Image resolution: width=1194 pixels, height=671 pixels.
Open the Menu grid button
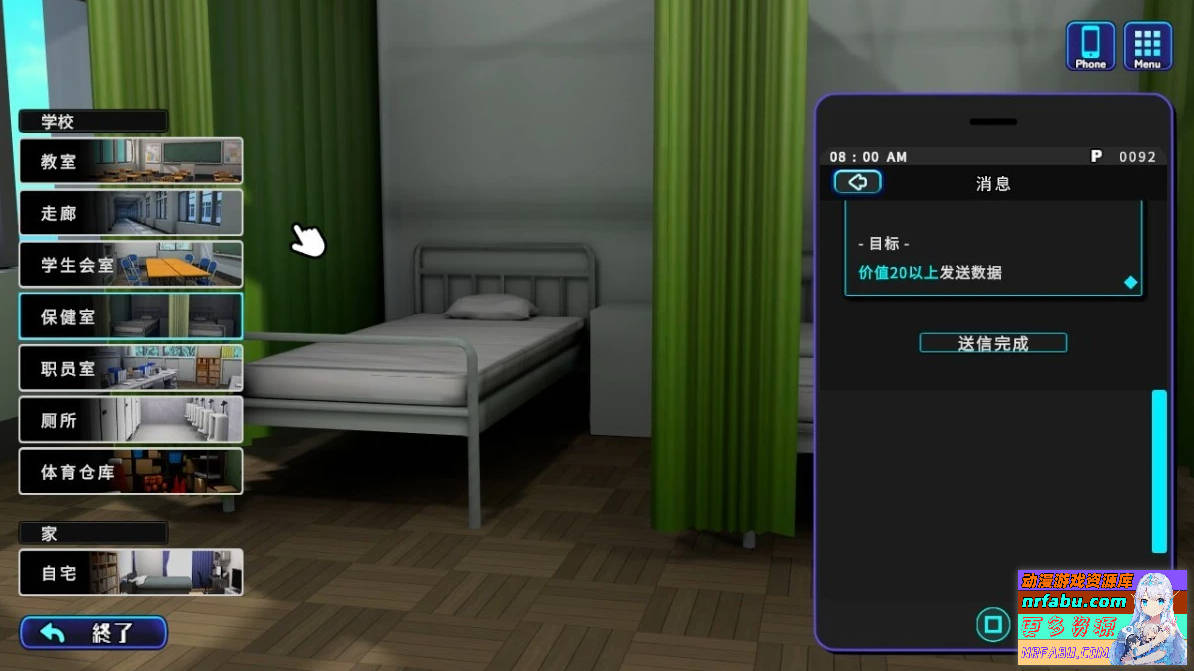(1147, 46)
